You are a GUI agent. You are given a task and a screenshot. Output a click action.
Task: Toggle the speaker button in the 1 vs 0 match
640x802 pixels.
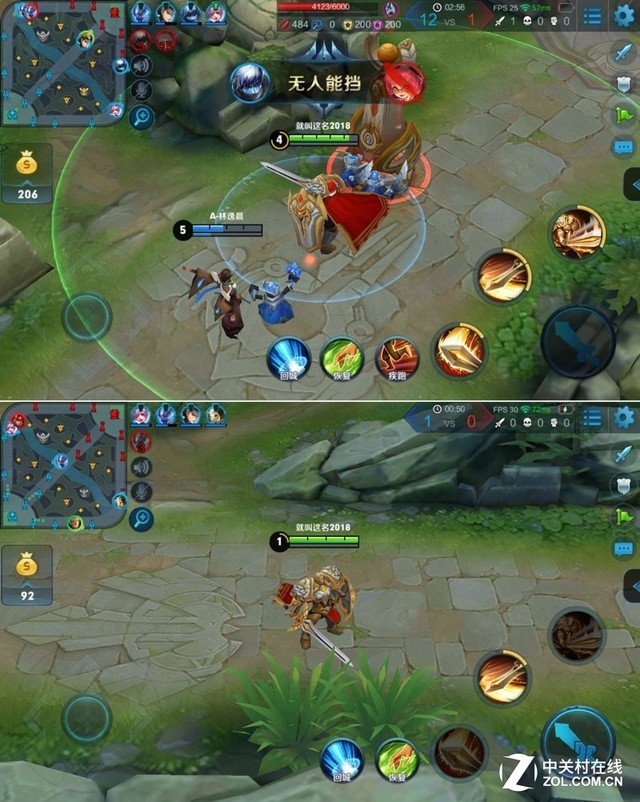pos(142,467)
